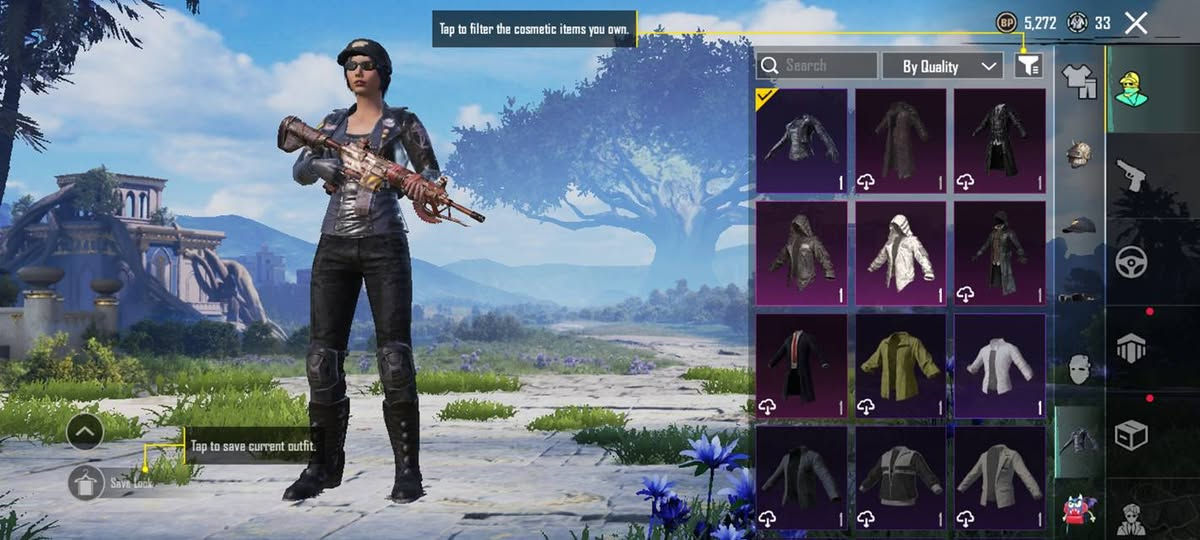
Task: Expand the up-arrow circle button
Action: [86, 432]
